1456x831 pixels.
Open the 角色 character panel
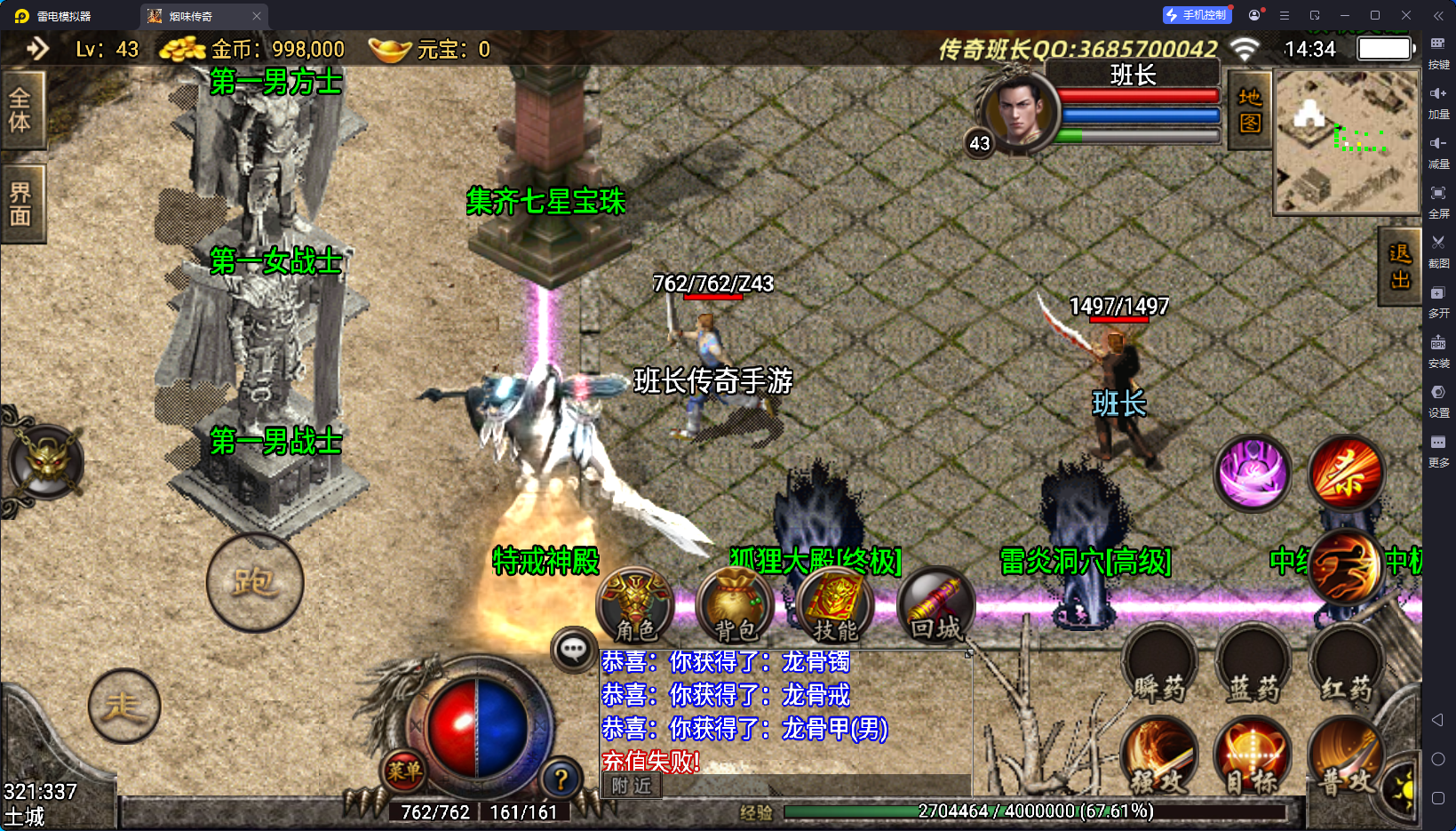click(x=635, y=606)
